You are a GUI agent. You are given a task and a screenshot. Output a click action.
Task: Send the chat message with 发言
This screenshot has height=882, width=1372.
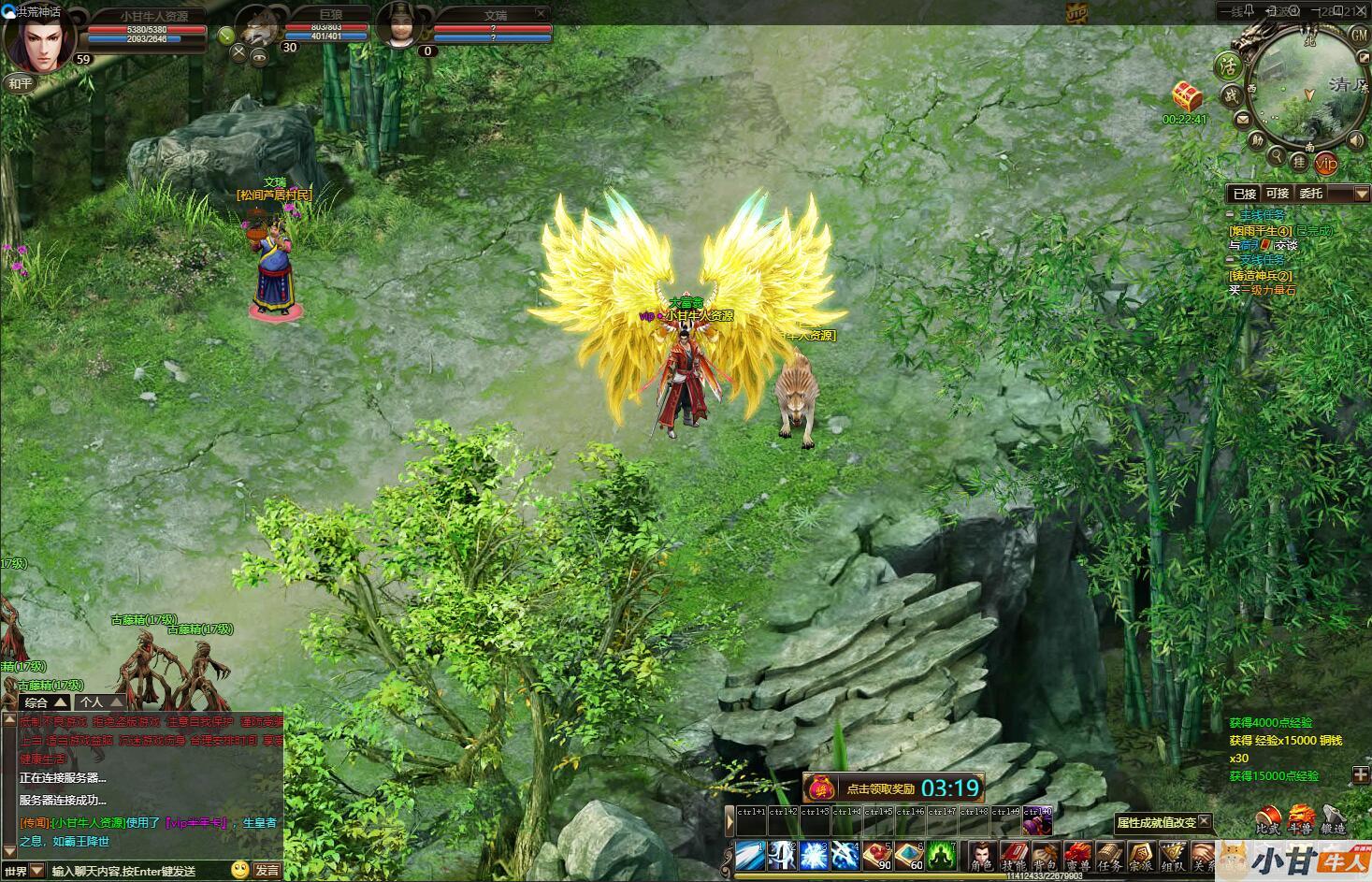267,870
